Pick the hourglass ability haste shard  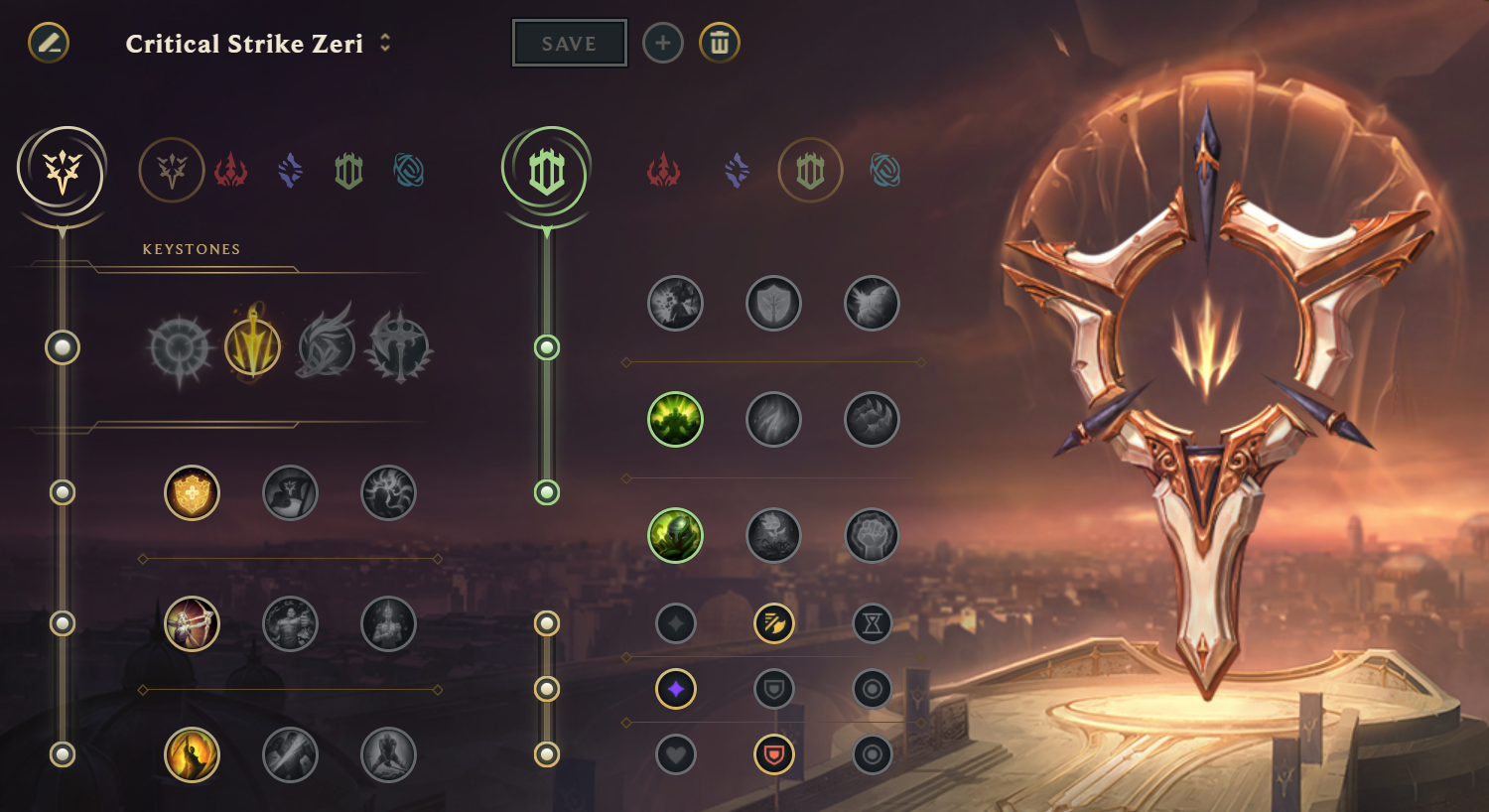coord(872,623)
